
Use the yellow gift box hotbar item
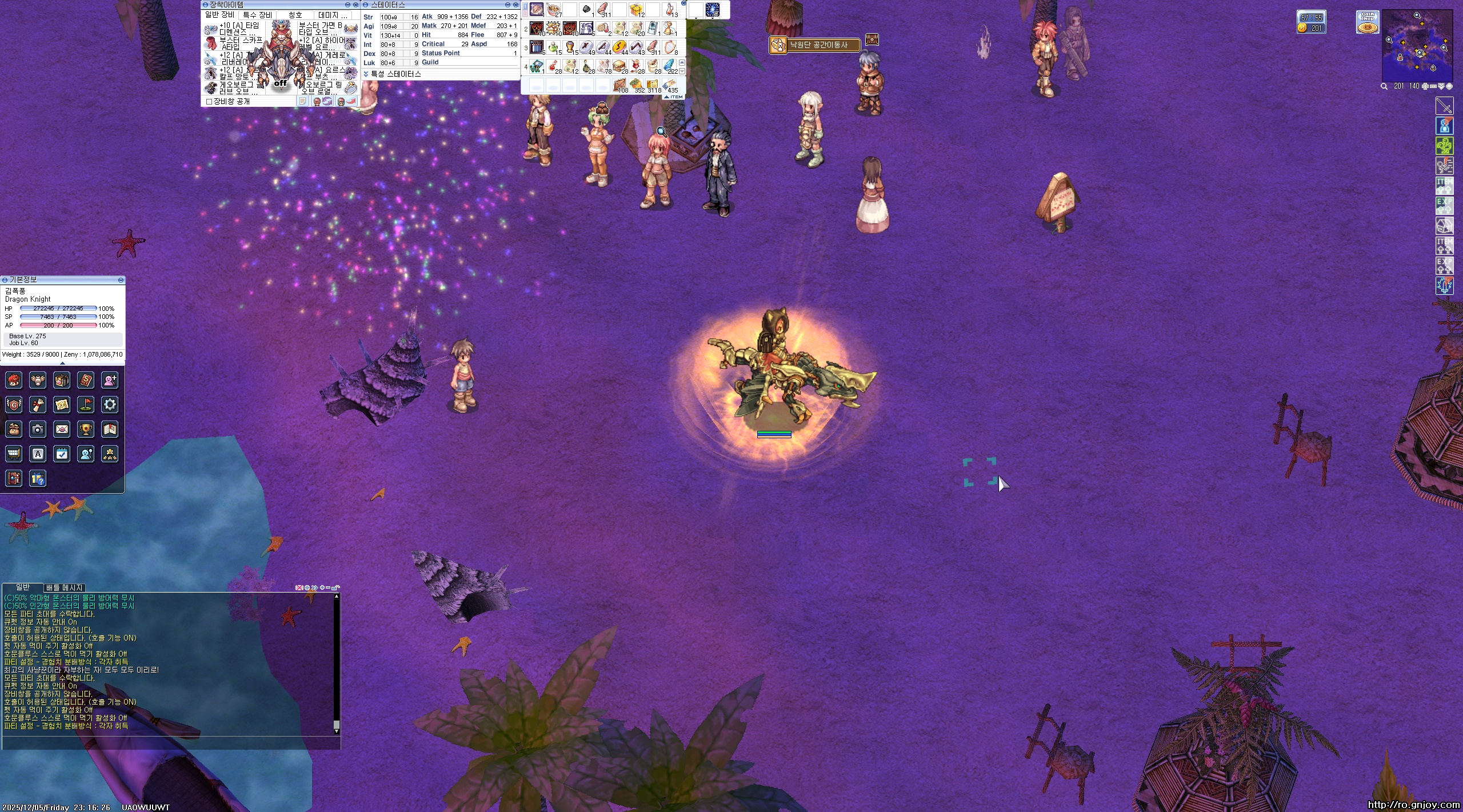636,10
